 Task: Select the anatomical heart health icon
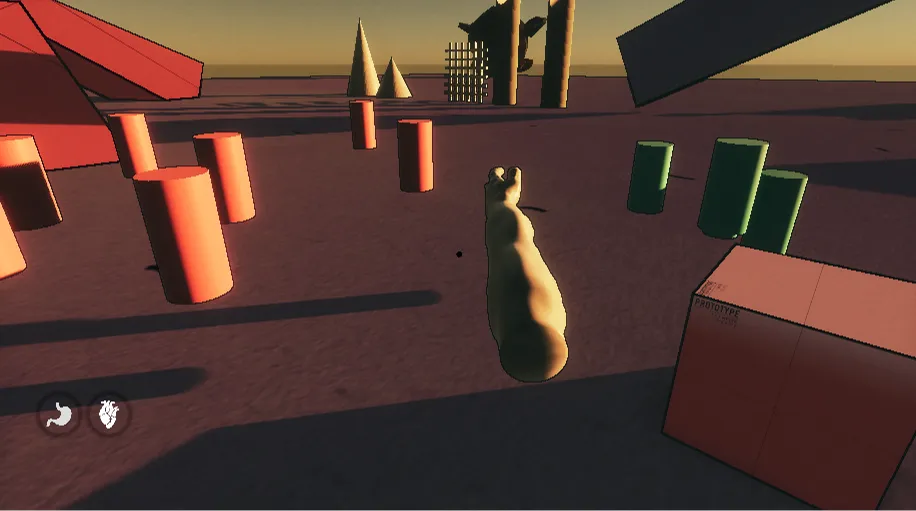109,413
